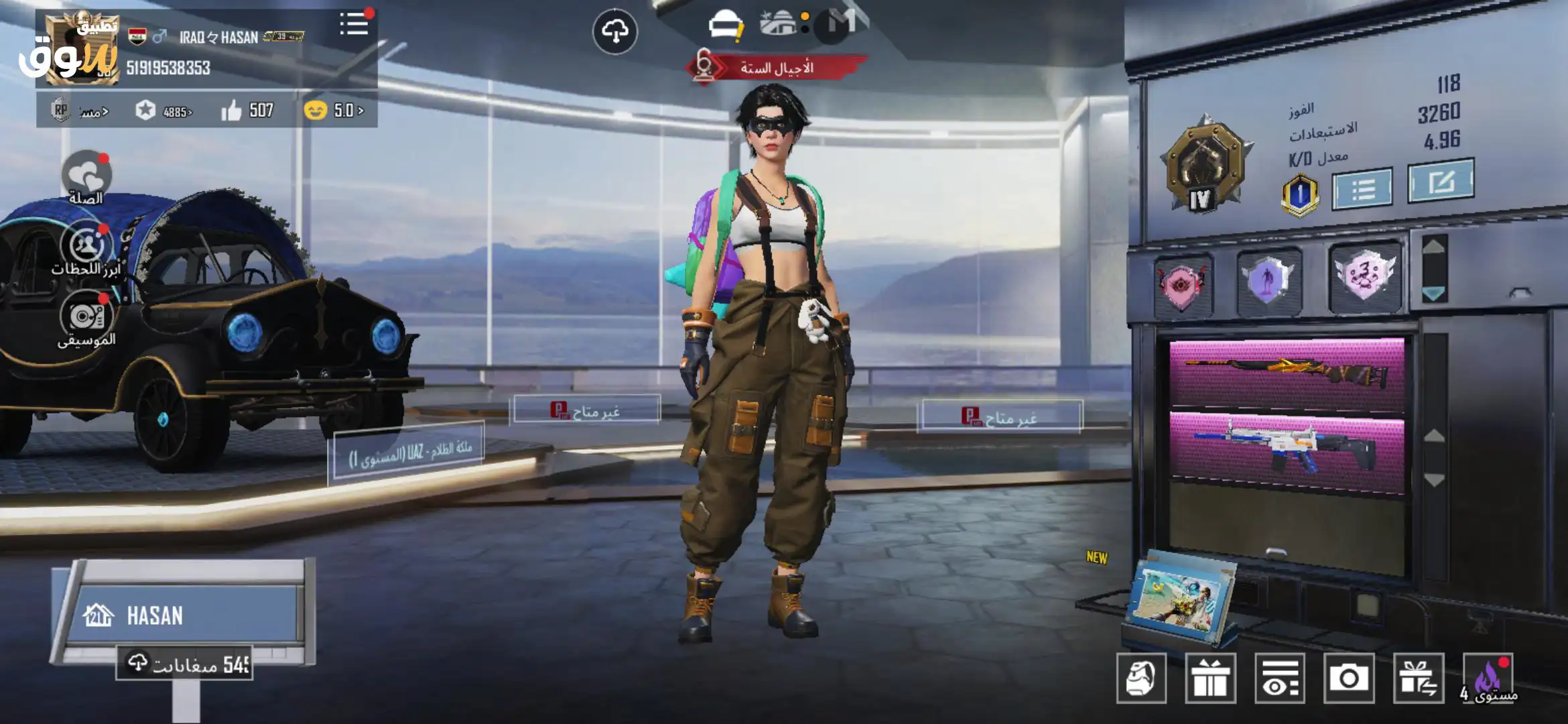Open the gift box button

click(x=1210, y=678)
